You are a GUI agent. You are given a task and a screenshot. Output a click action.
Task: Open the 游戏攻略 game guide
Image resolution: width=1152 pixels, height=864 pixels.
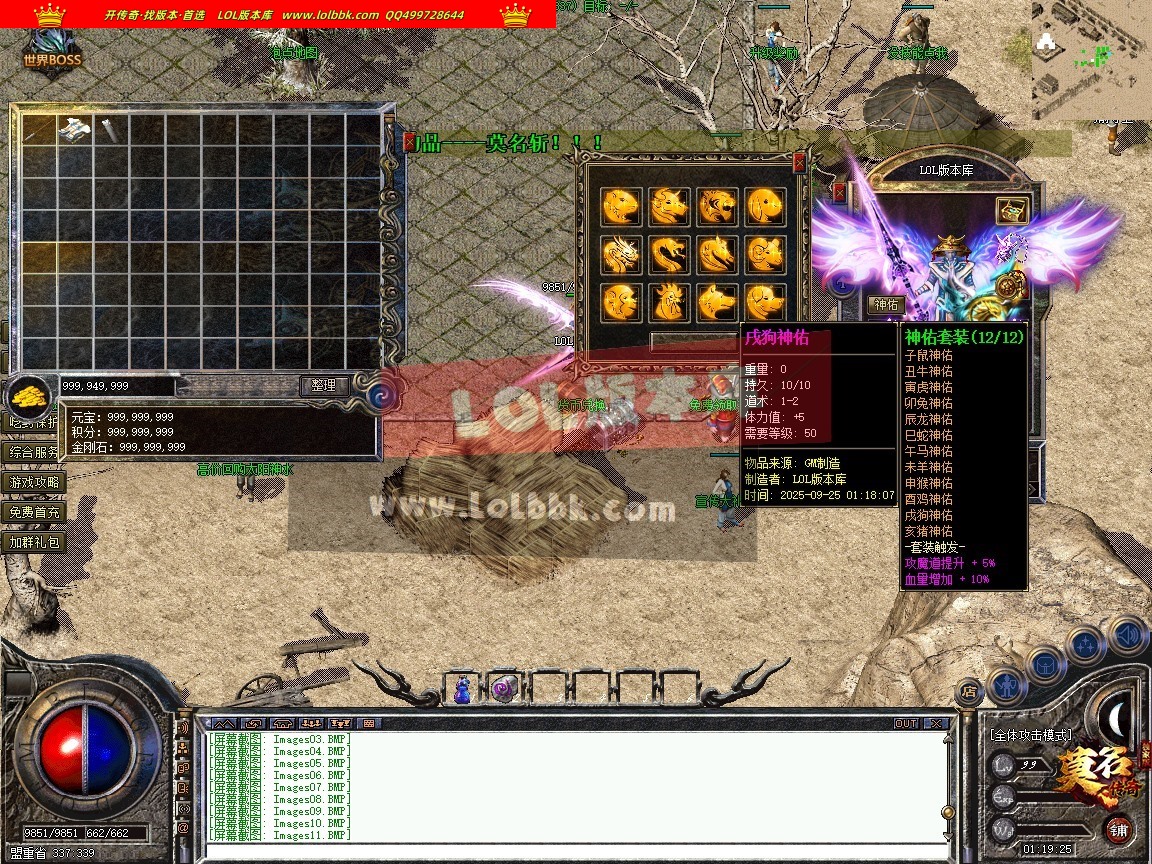click(x=35, y=482)
